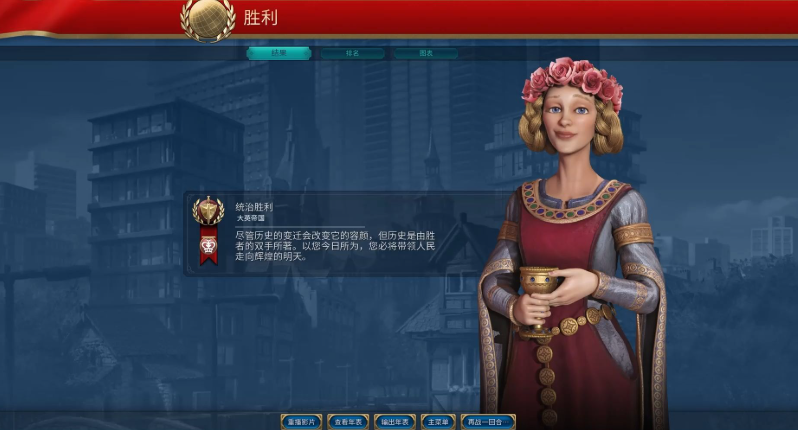Return to the 主菜单 main menu
This screenshot has width=798, height=430.
[438, 422]
